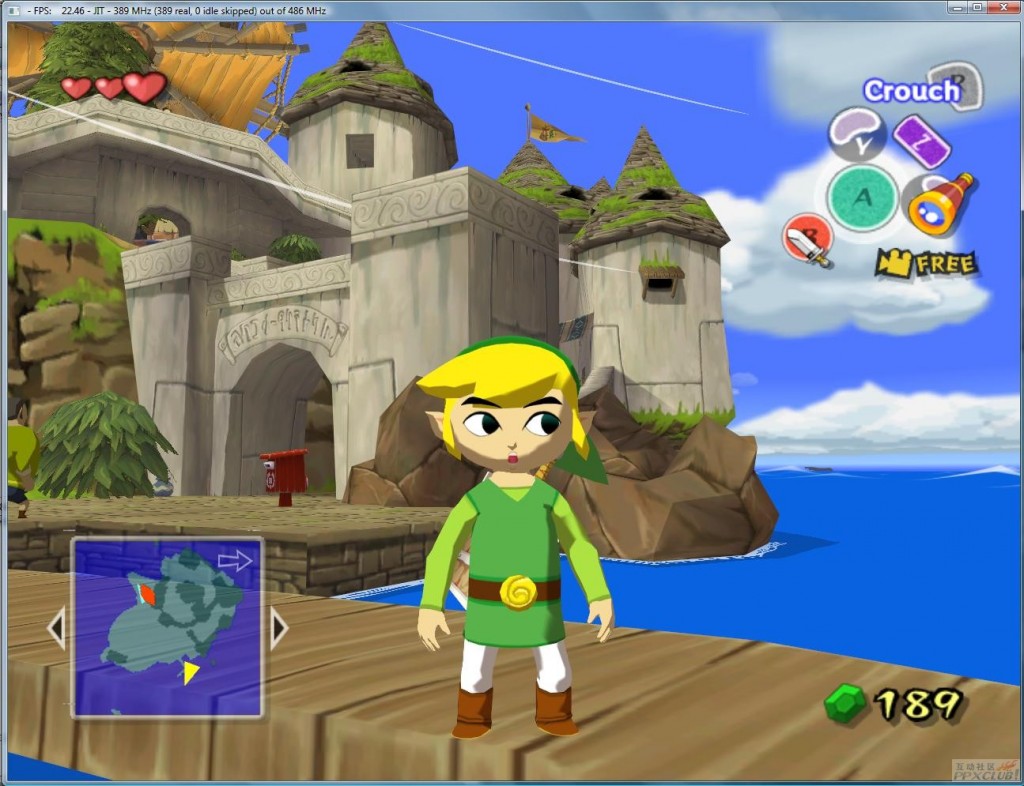
Task: Minimize the emulator window
Action: point(951,8)
